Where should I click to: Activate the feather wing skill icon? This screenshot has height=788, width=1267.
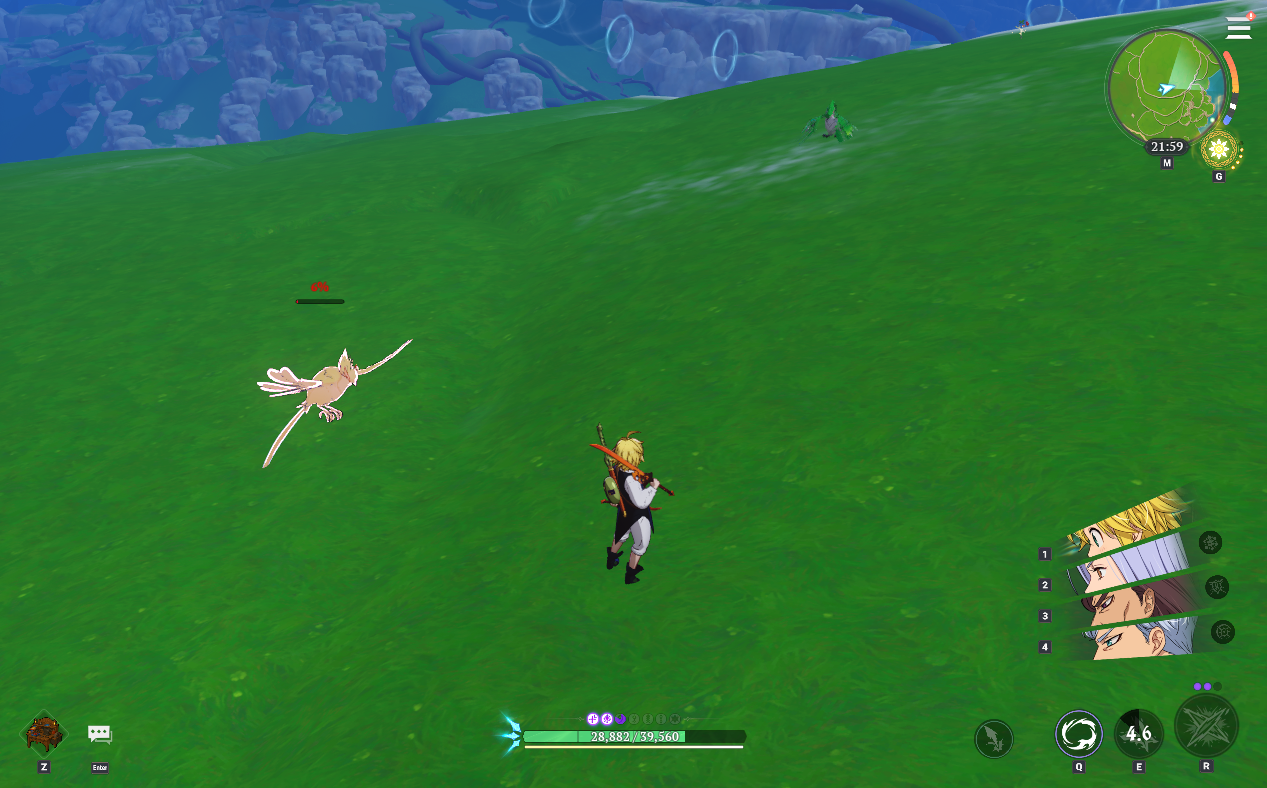[993, 739]
